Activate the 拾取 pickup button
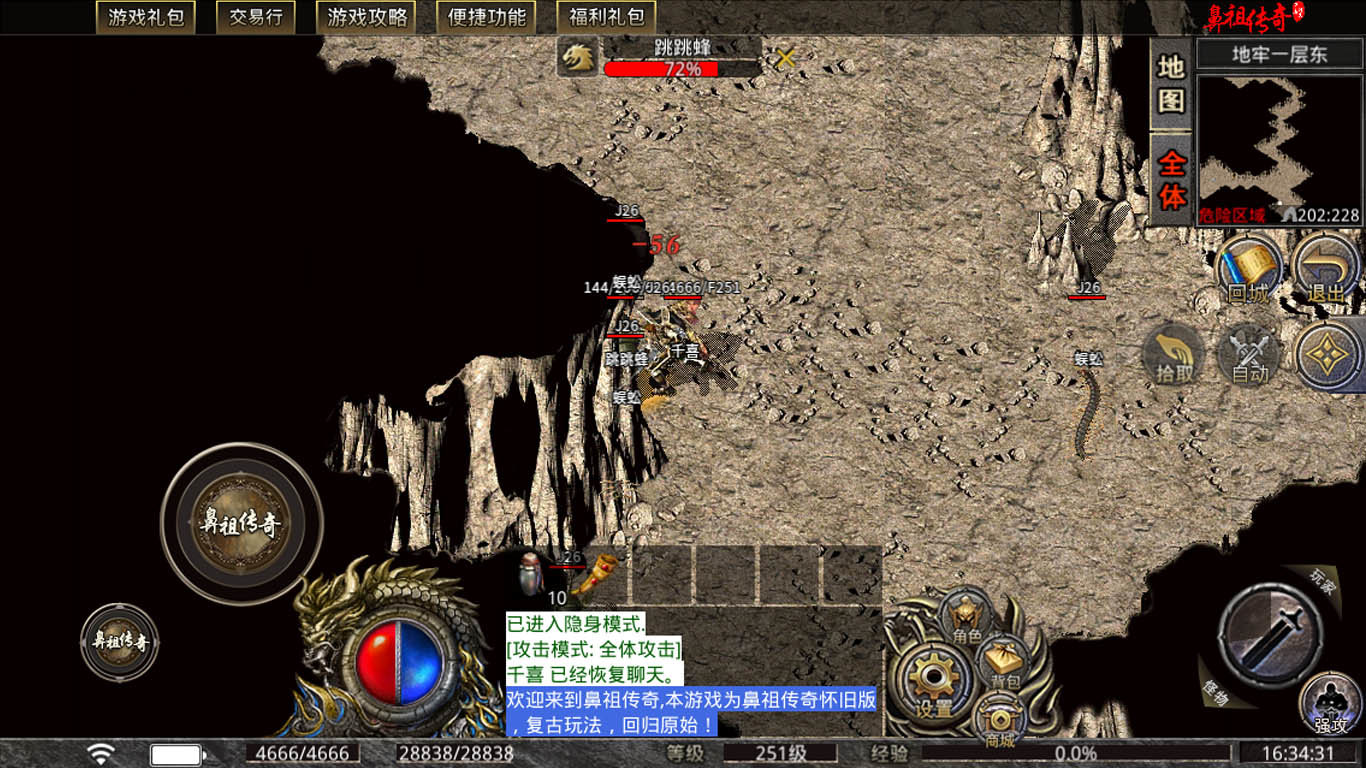Screen dimensions: 1366x768 [1174, 355]
